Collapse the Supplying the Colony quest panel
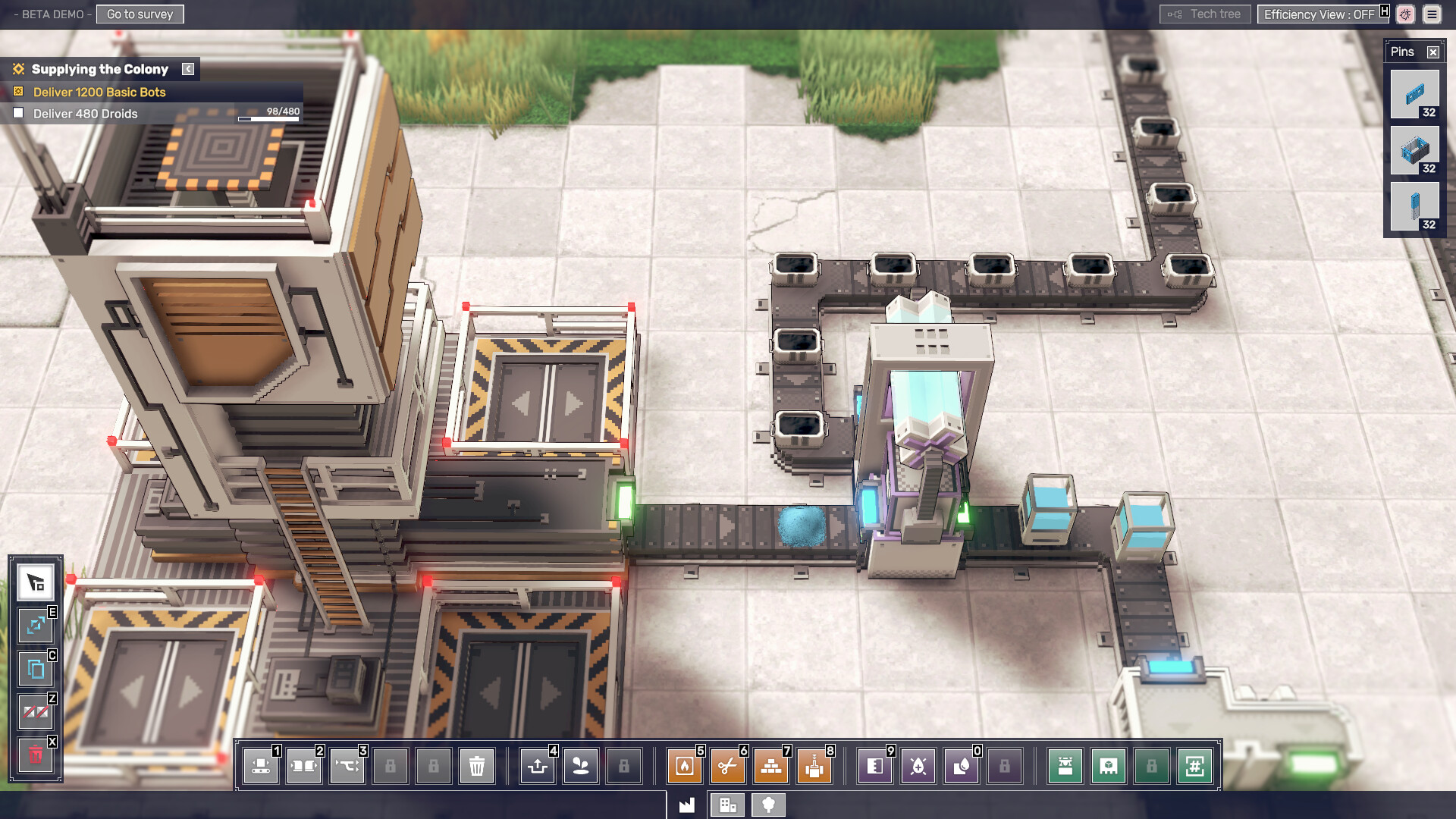The image size is (1456, 819). [187, 68]
